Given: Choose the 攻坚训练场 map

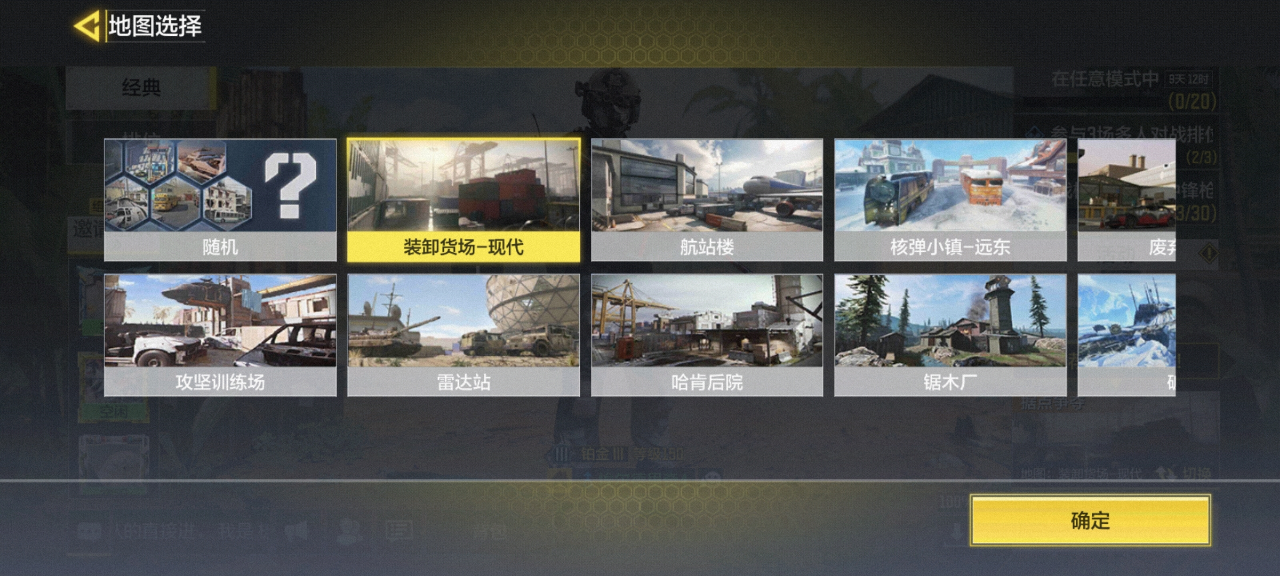Looking at the screenshot, I should coord(220,336).
